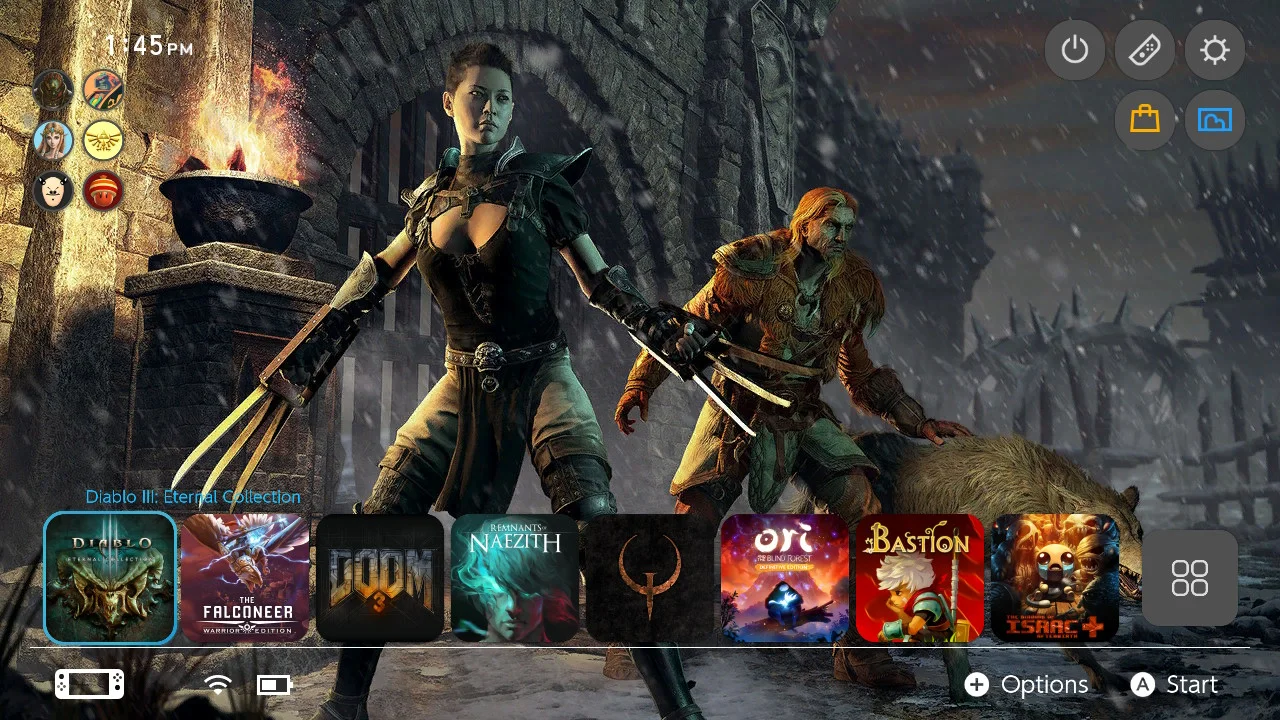The width and height of the screenshot is (1280, 720).
Task: Select the red beanie Waddle Dee avatar
Action: click(103, 190)
